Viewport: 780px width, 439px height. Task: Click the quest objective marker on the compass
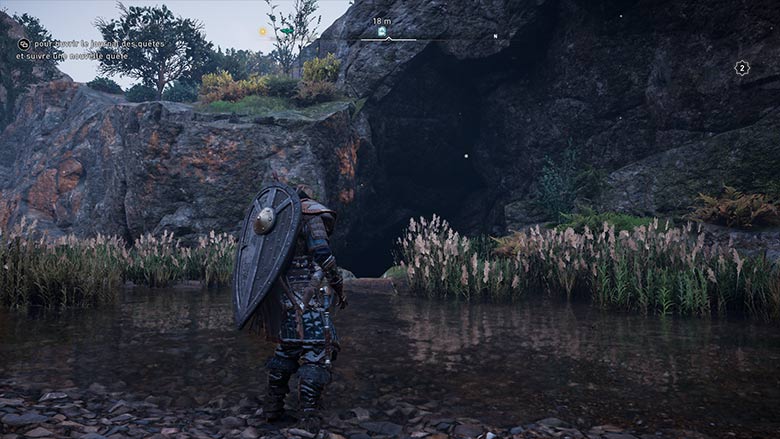[x=381, y=32]
